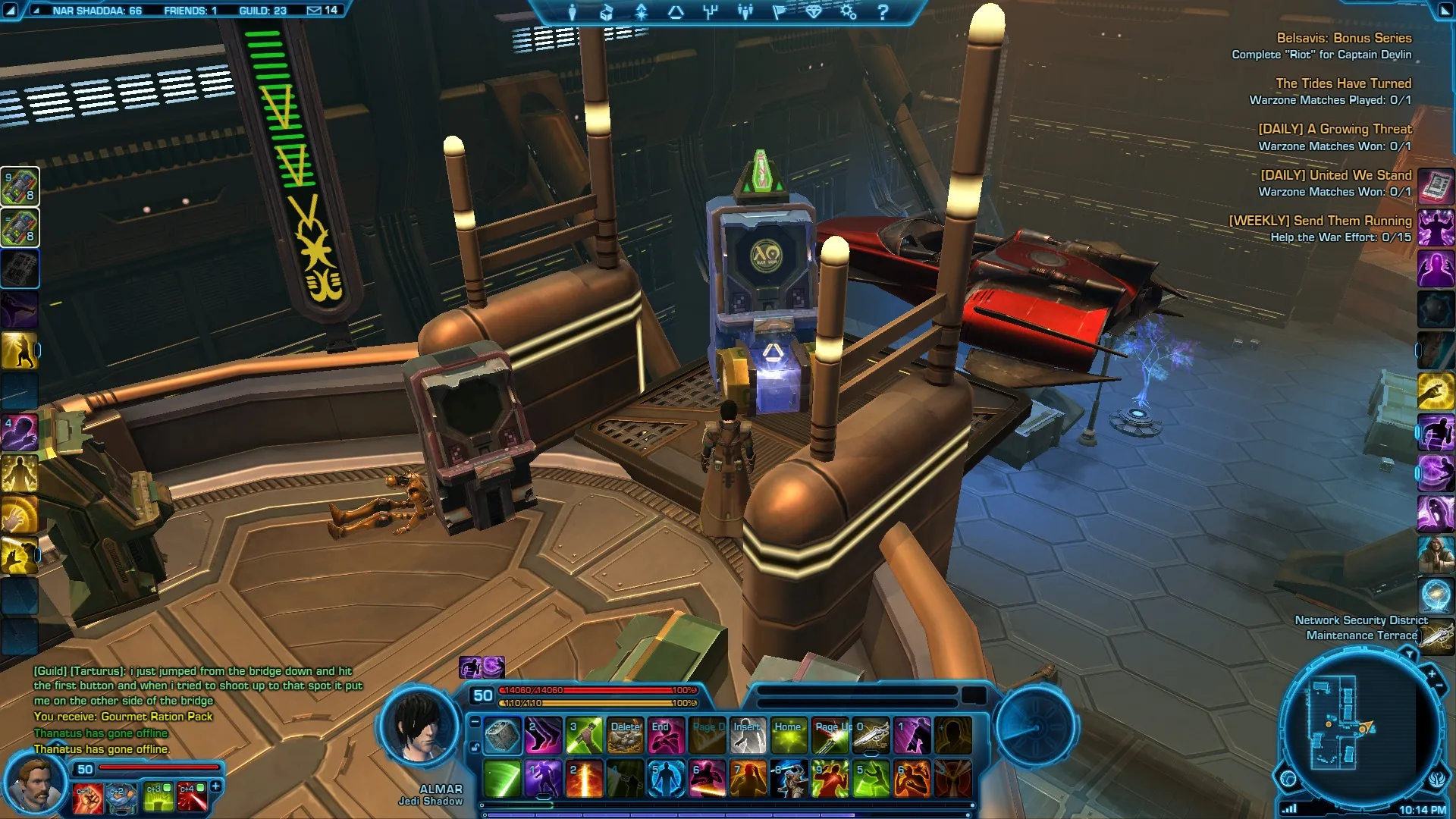Open the three-person social window icon
Screen dimensions: 1456x819
pos(745,12)
